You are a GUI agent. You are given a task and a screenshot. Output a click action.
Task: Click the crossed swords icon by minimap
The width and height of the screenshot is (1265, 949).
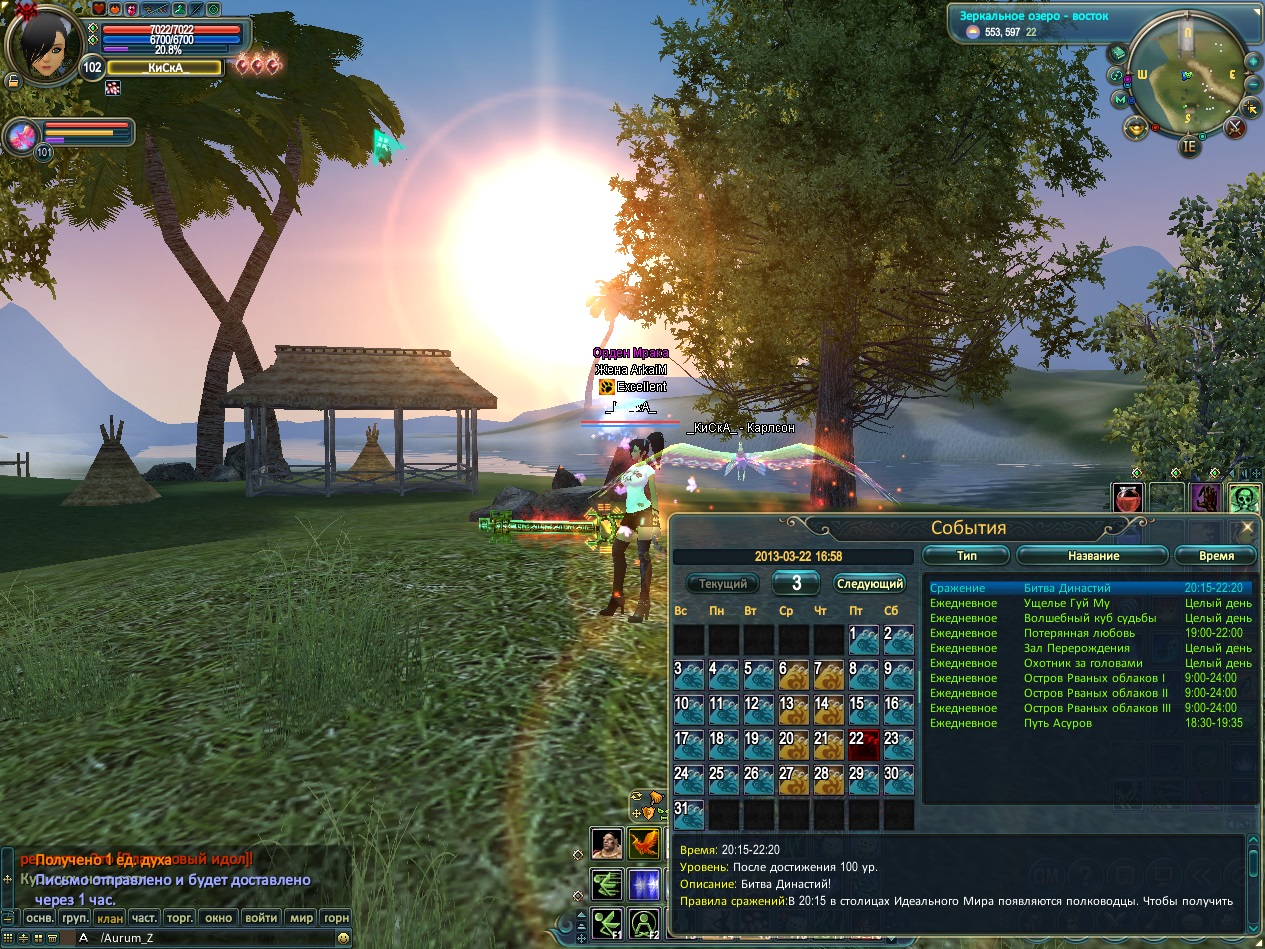click(1235, 127)
